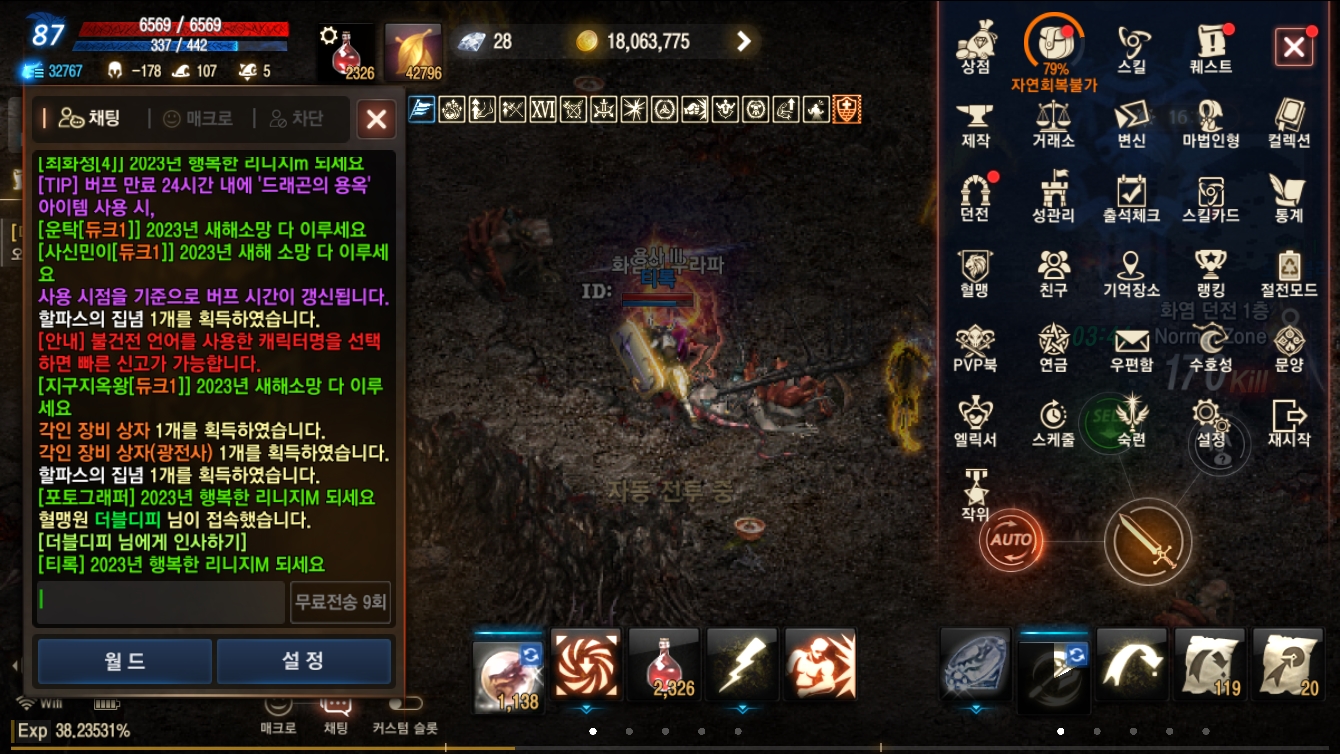
Task: Collapse the chat window panel
Action: coord(376,119)
